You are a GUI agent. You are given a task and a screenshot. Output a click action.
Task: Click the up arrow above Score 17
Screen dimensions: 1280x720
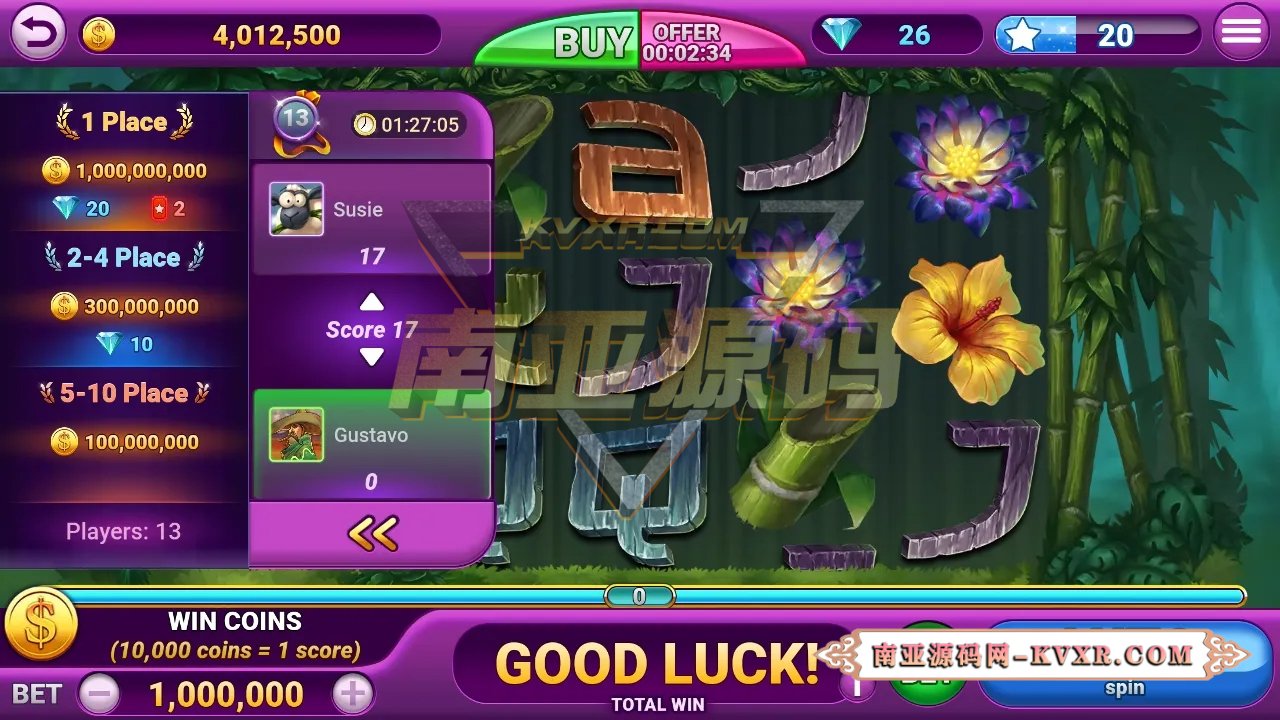point(372,302)
